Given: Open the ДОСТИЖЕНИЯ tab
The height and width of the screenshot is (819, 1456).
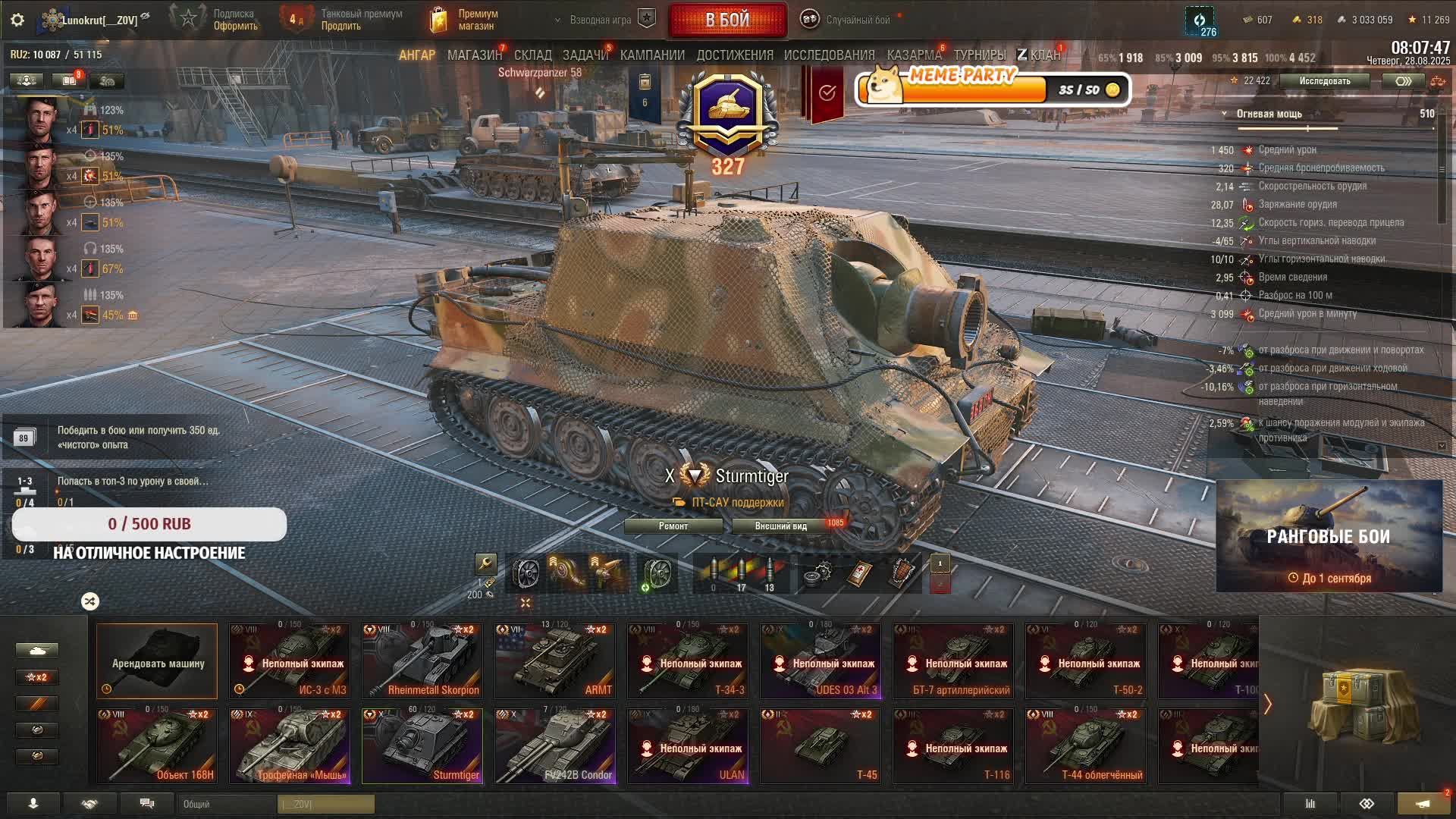Looking at the screenshot, I should click(734, 55).
